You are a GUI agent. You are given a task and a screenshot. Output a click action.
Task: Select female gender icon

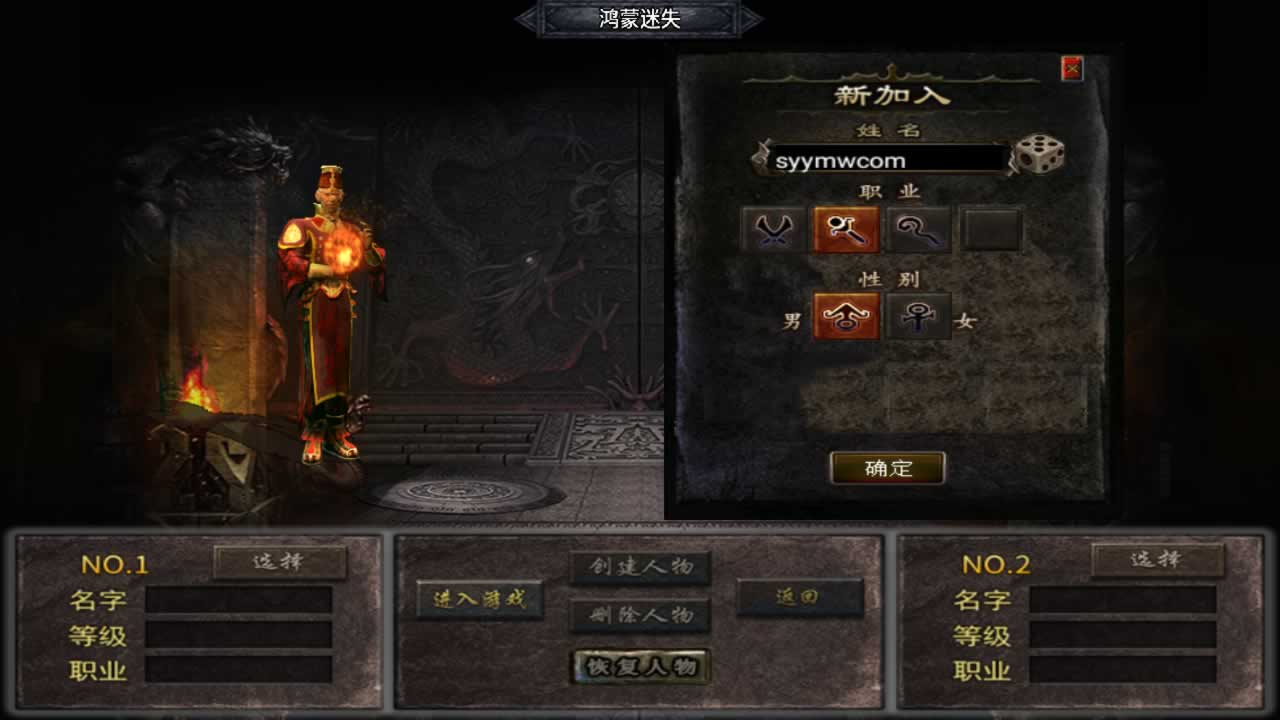tap(918, 317)
